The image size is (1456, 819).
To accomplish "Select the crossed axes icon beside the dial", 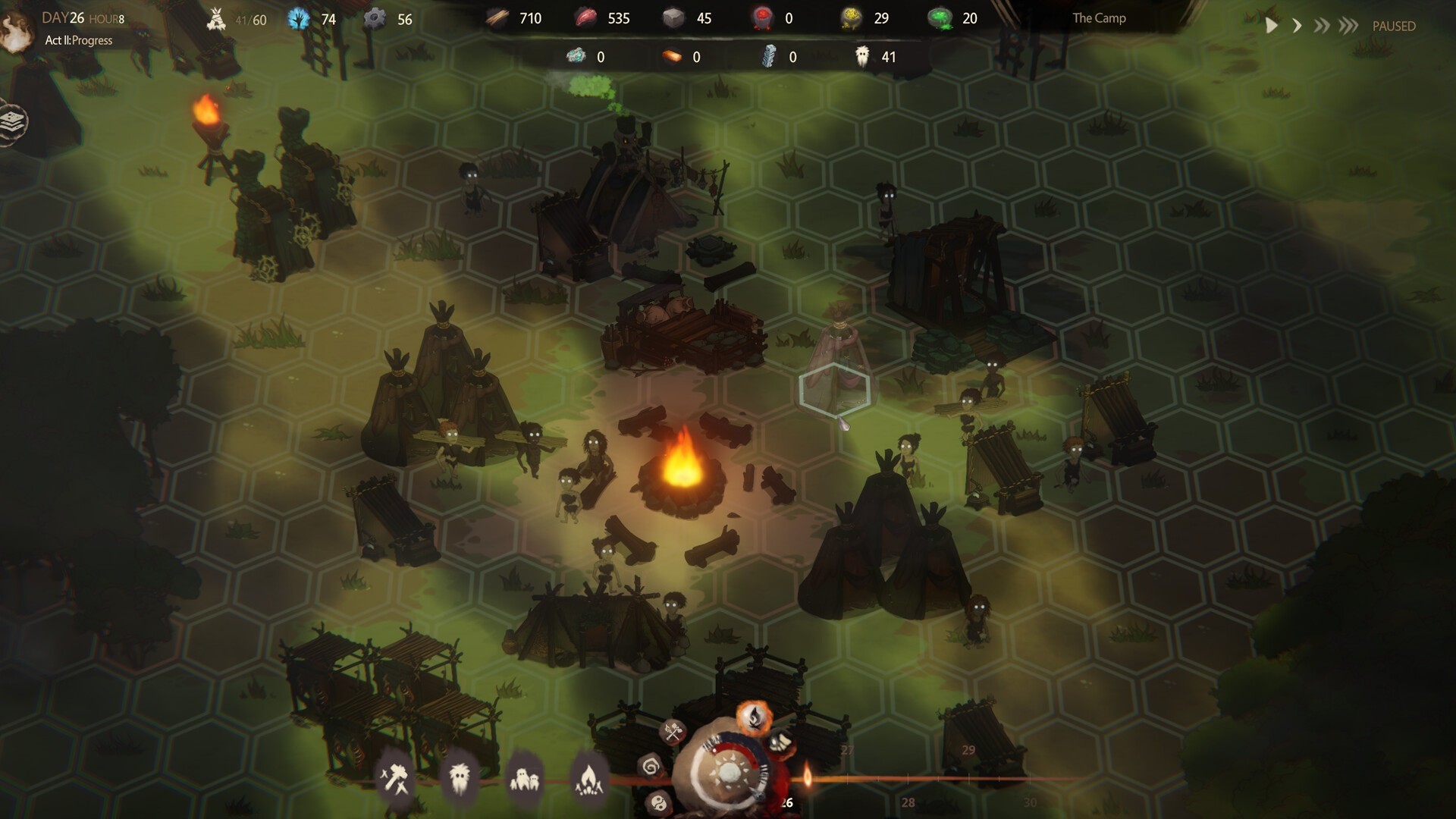I will click(673, 732).
